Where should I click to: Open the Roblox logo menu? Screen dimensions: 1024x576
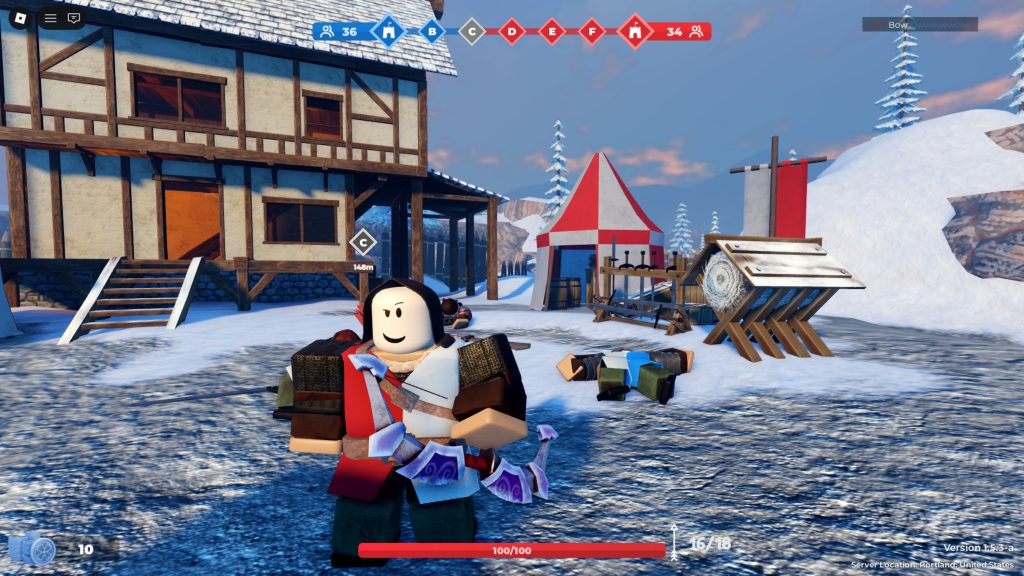point(17,17)
